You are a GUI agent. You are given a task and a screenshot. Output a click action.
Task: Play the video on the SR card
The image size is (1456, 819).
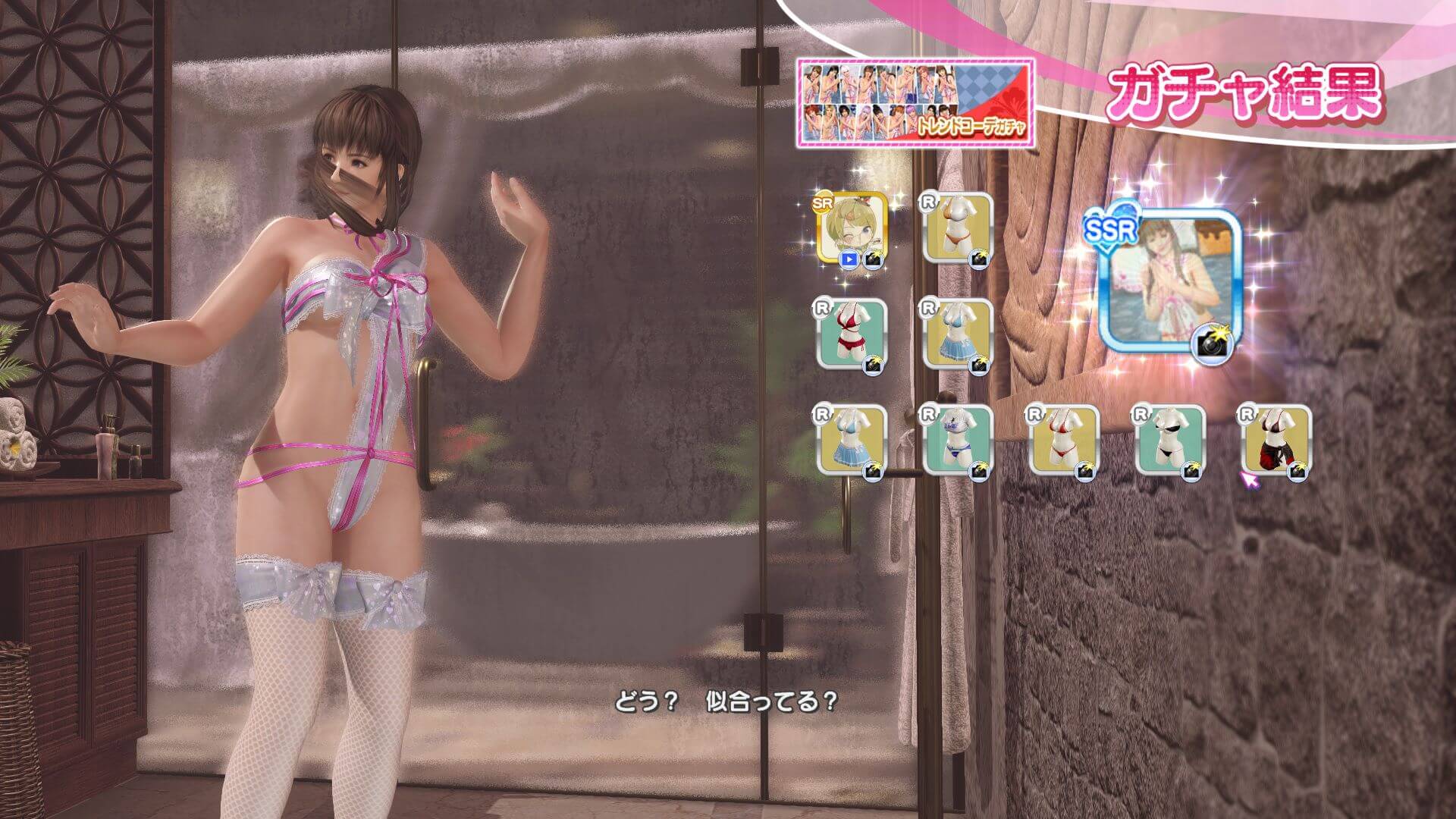pos(849,259)
